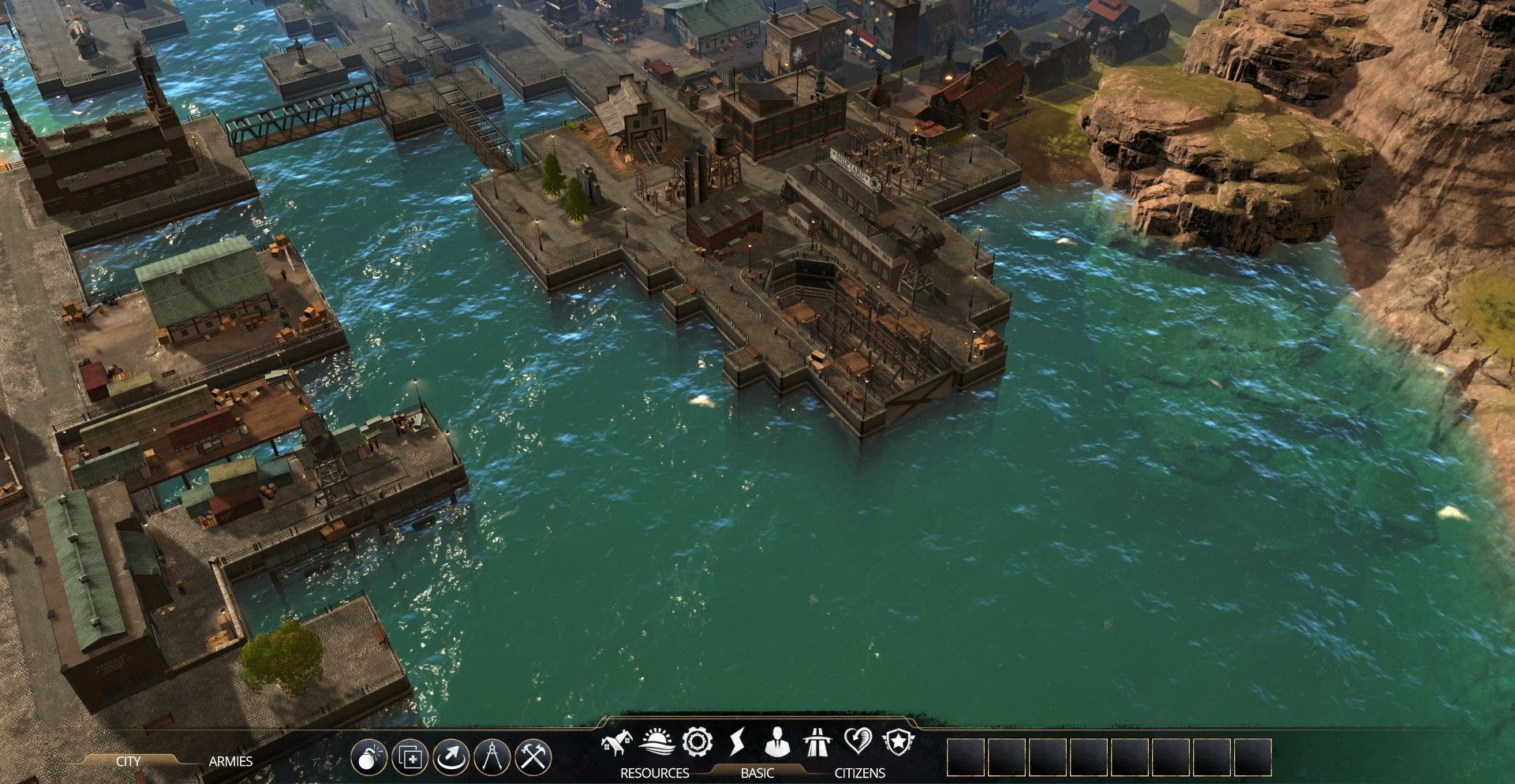
Task: Open the businessman category icon
Action: [777, 742]
